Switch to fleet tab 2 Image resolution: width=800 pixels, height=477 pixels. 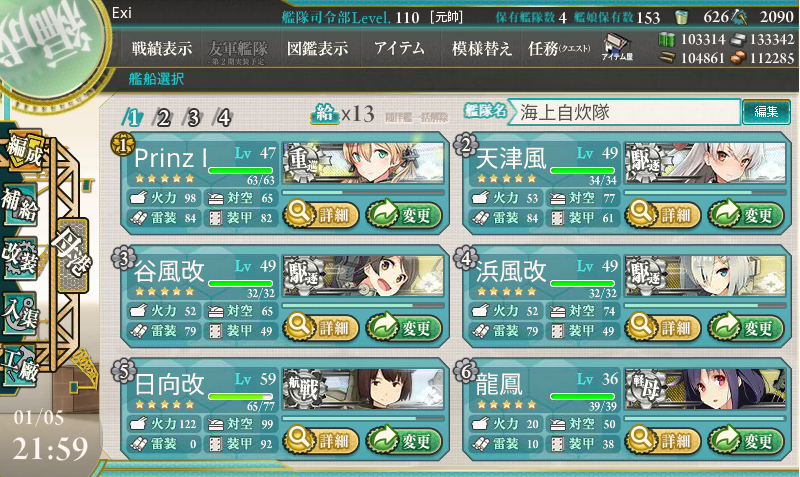point(164,117)
